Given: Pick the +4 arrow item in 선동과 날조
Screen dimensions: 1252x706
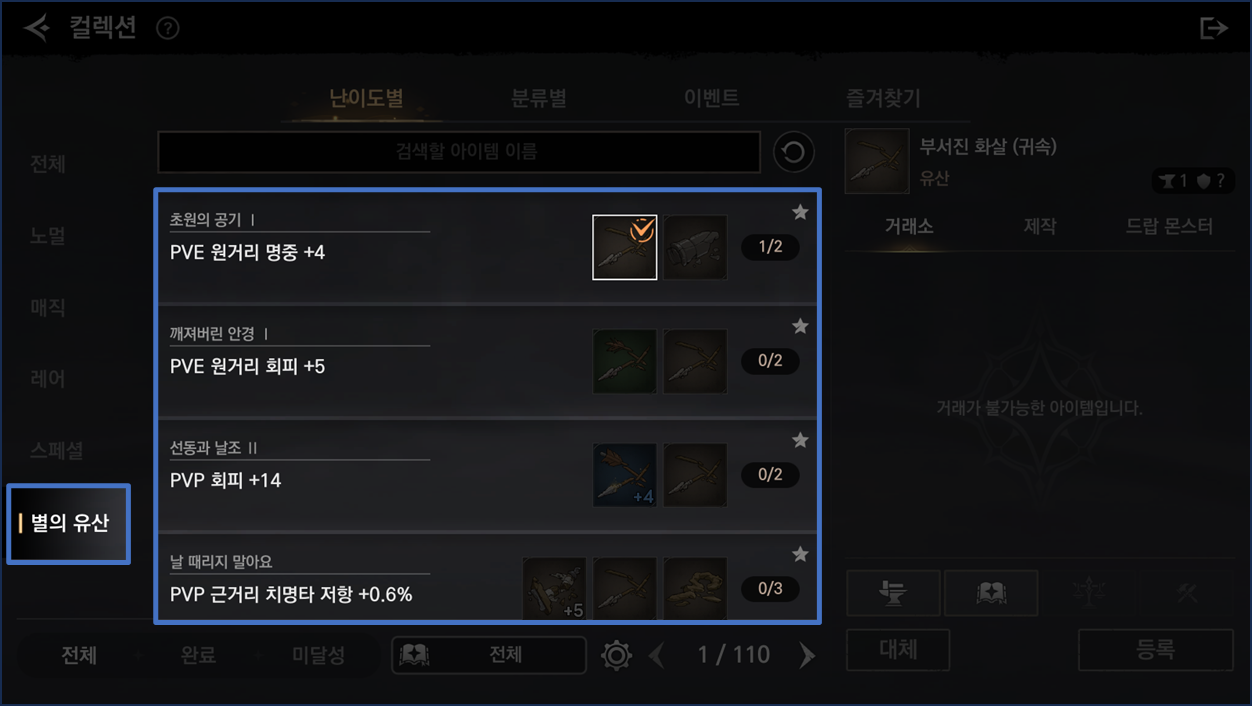Looking at the screenshot, I should click(x=625, y=475).
